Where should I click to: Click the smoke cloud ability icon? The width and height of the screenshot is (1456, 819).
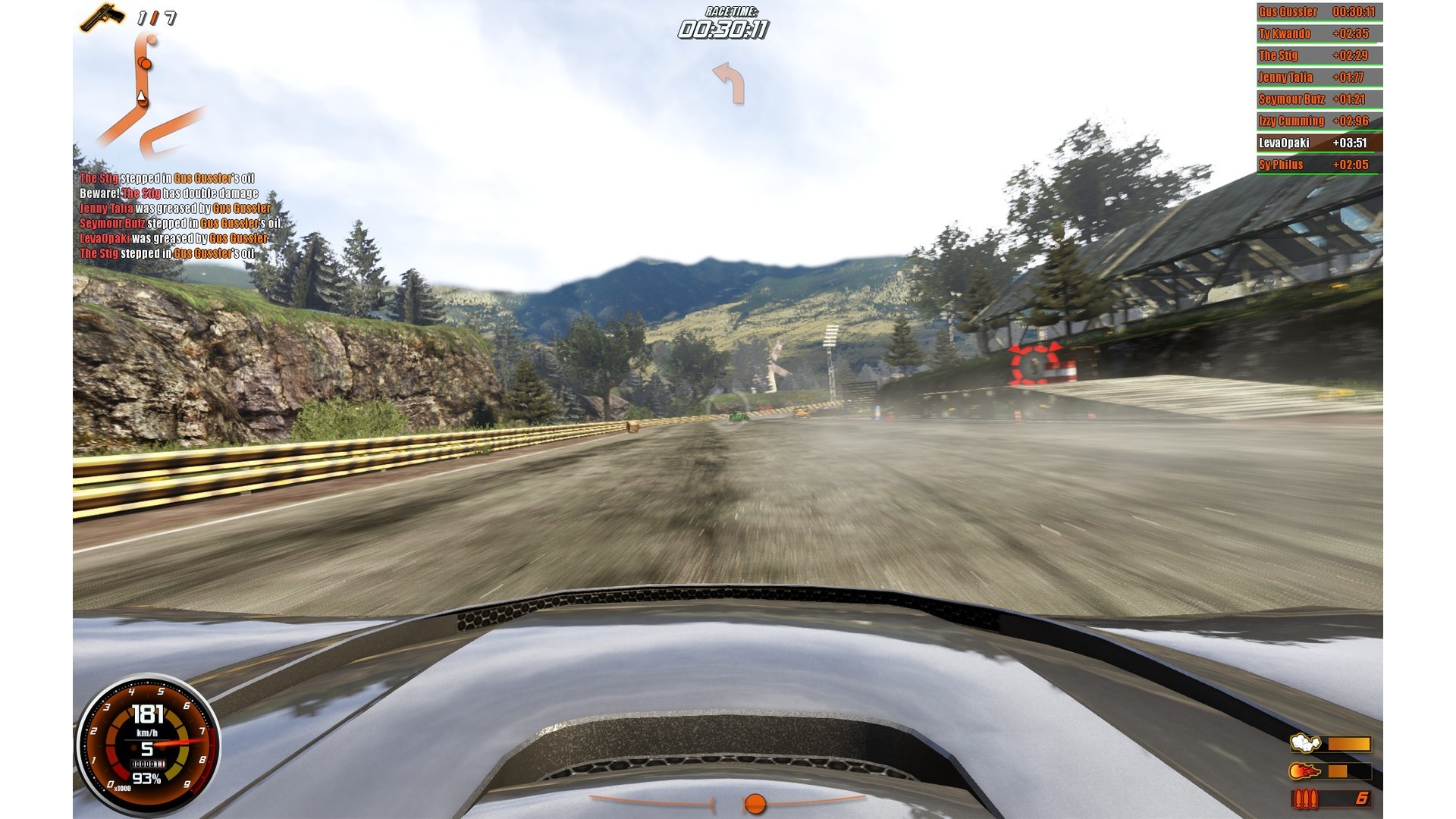(x=1305, y=743)
